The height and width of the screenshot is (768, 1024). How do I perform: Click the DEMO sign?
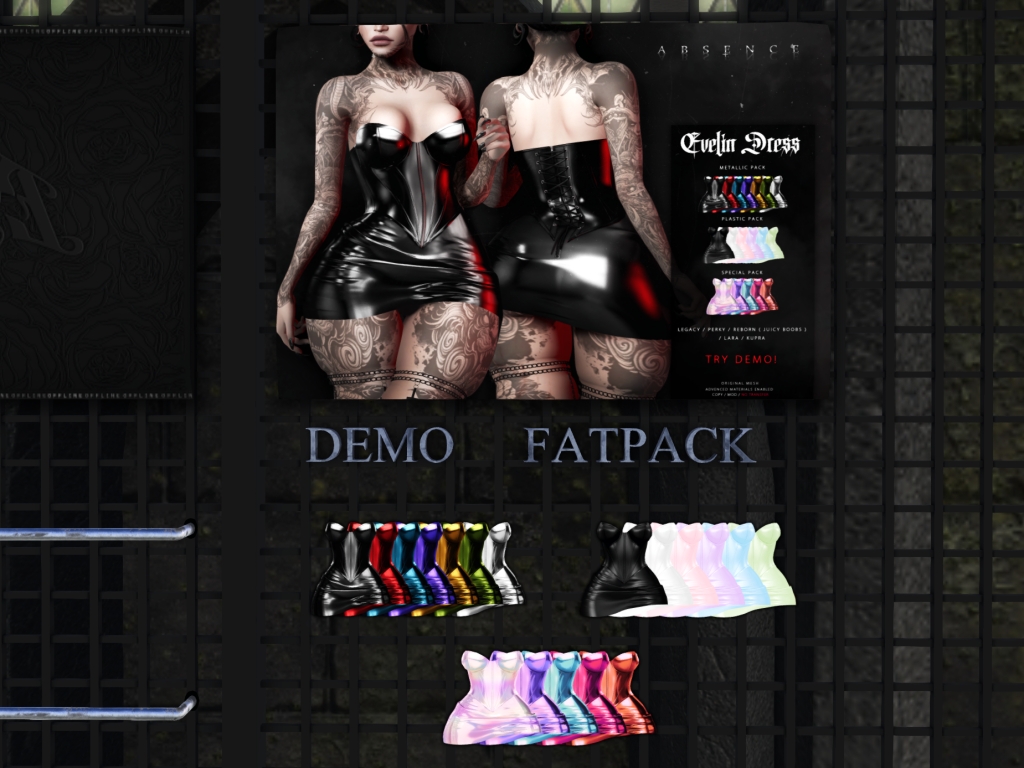click(379, 445)
